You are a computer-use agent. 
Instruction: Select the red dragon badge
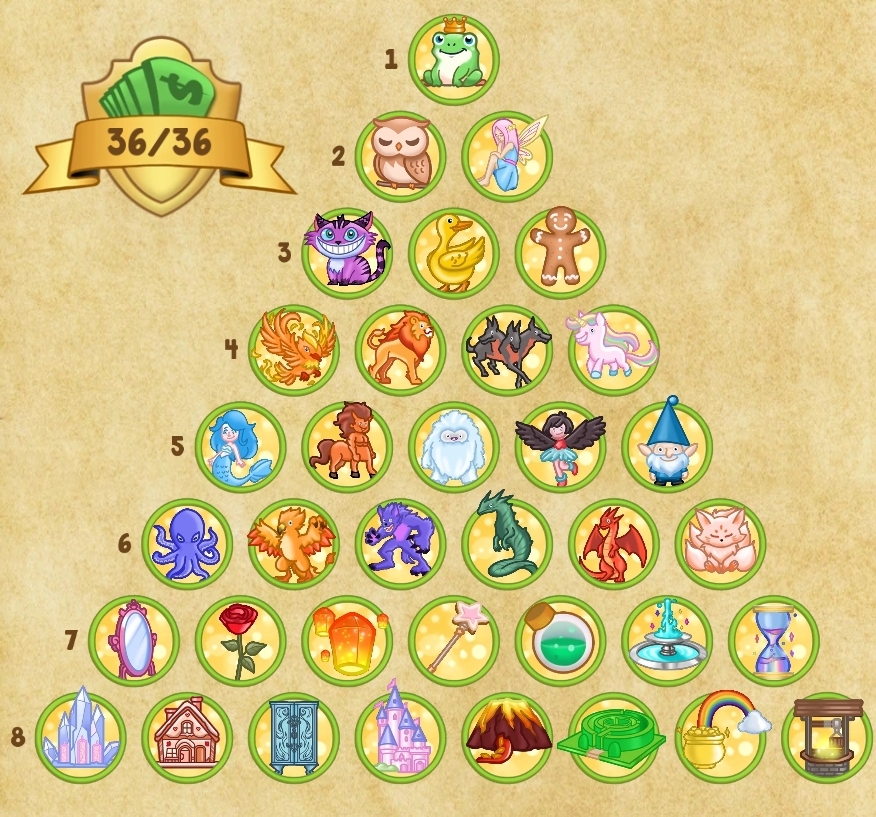pyautogui.click(x=614, y=544)
